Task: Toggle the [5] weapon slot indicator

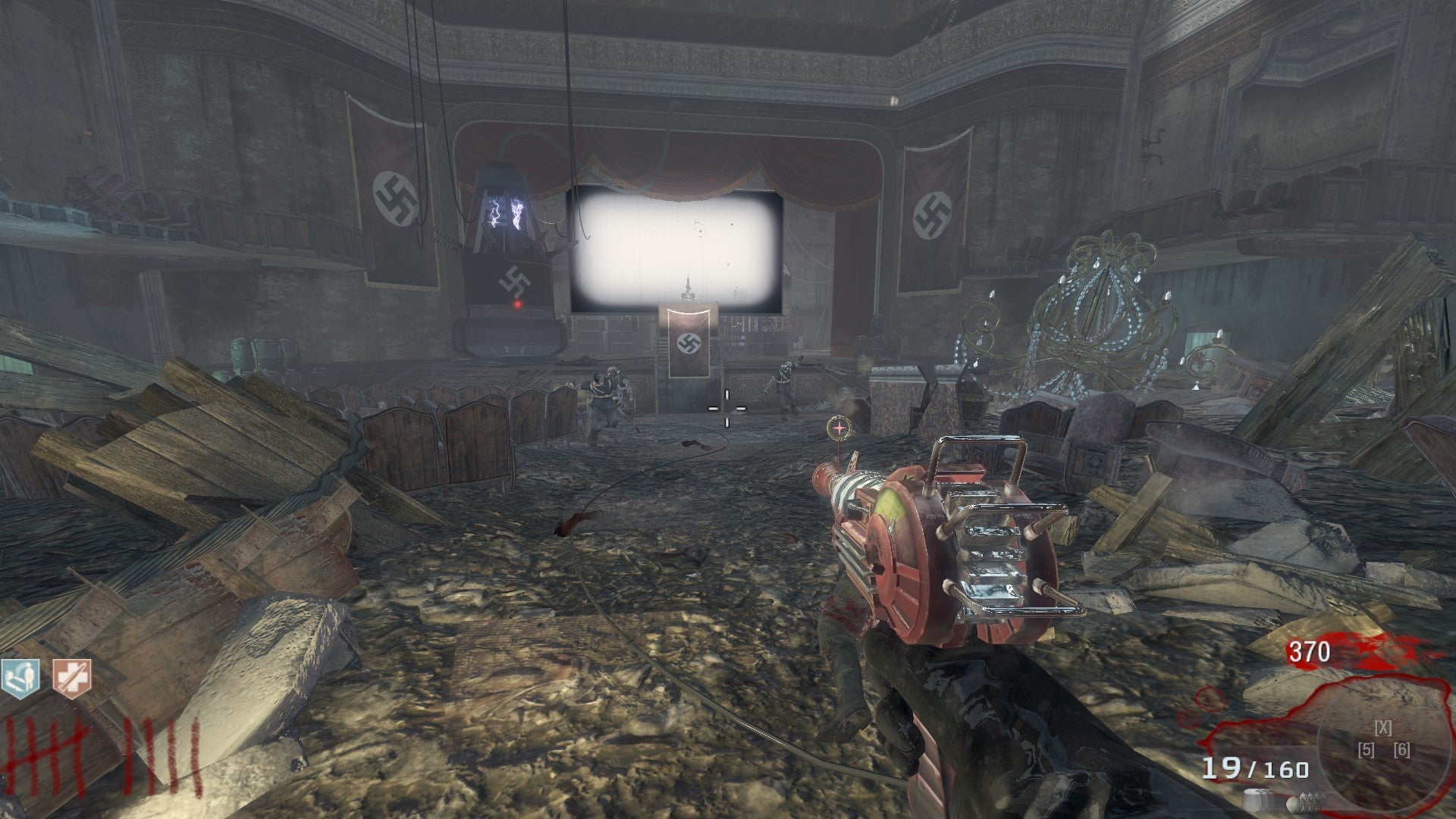Action: (1367, 750)
